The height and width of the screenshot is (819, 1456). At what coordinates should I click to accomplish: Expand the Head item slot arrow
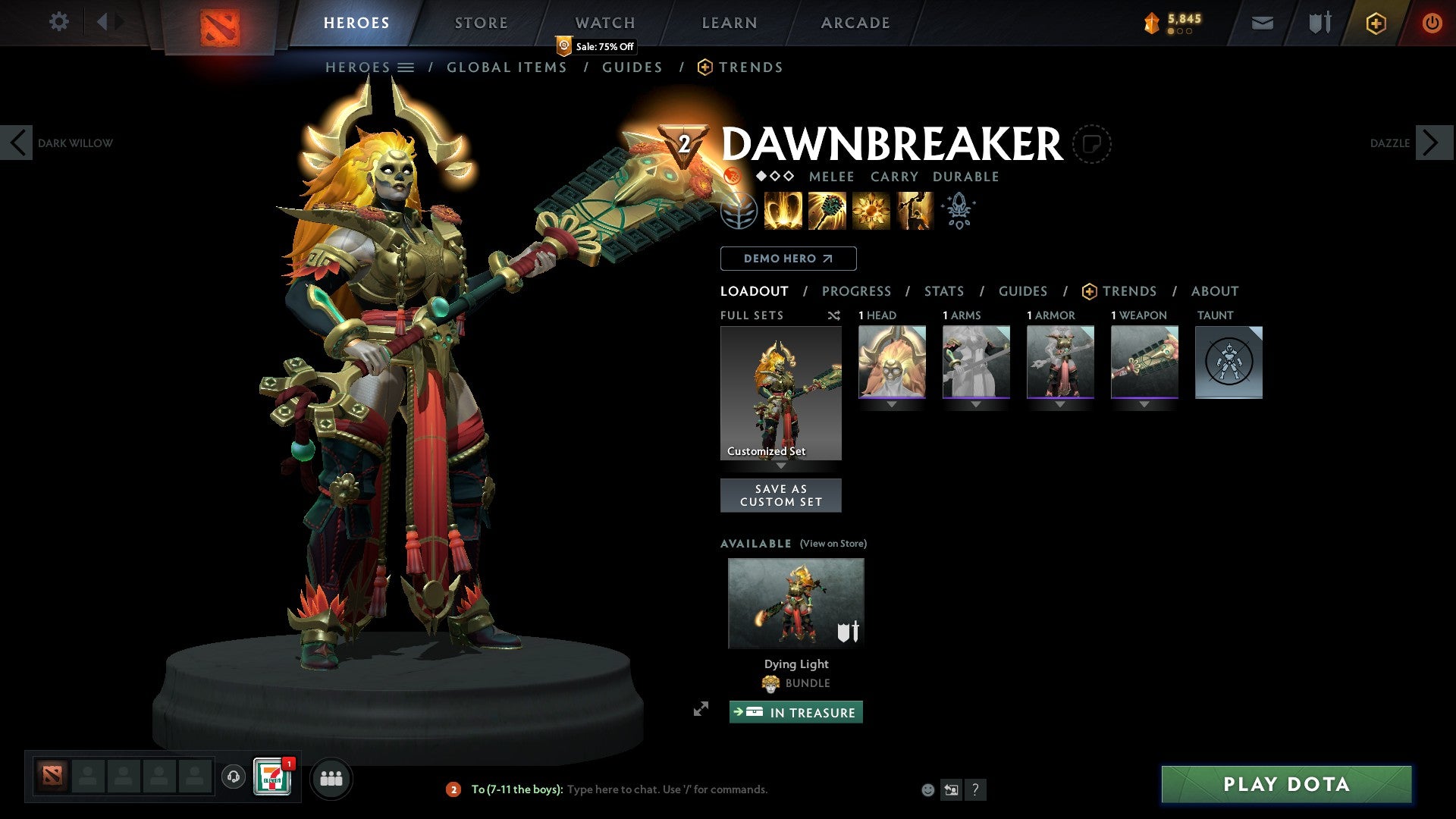pos(892,404)
